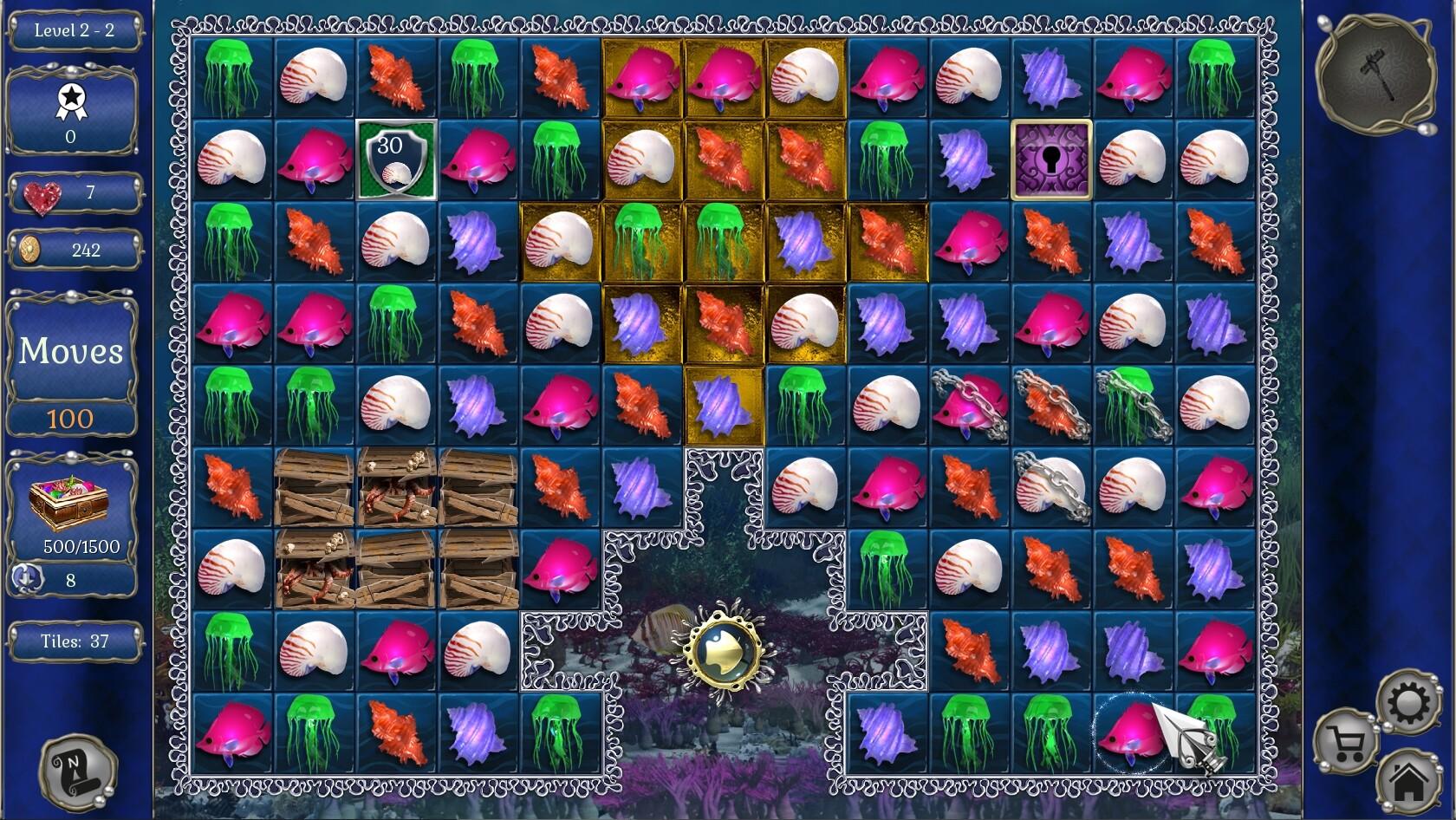Click the gold coins currency icon
This screenshot has height=820, width=1456.
pos(33,251)
